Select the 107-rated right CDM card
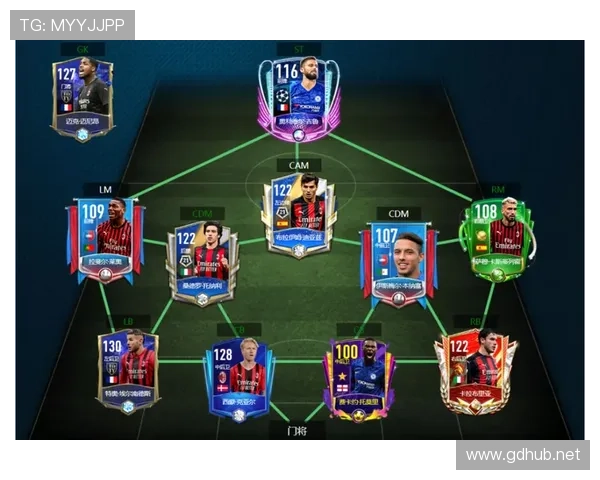The height and width of the screenshot is (480, 600). (x=397, y=258)
